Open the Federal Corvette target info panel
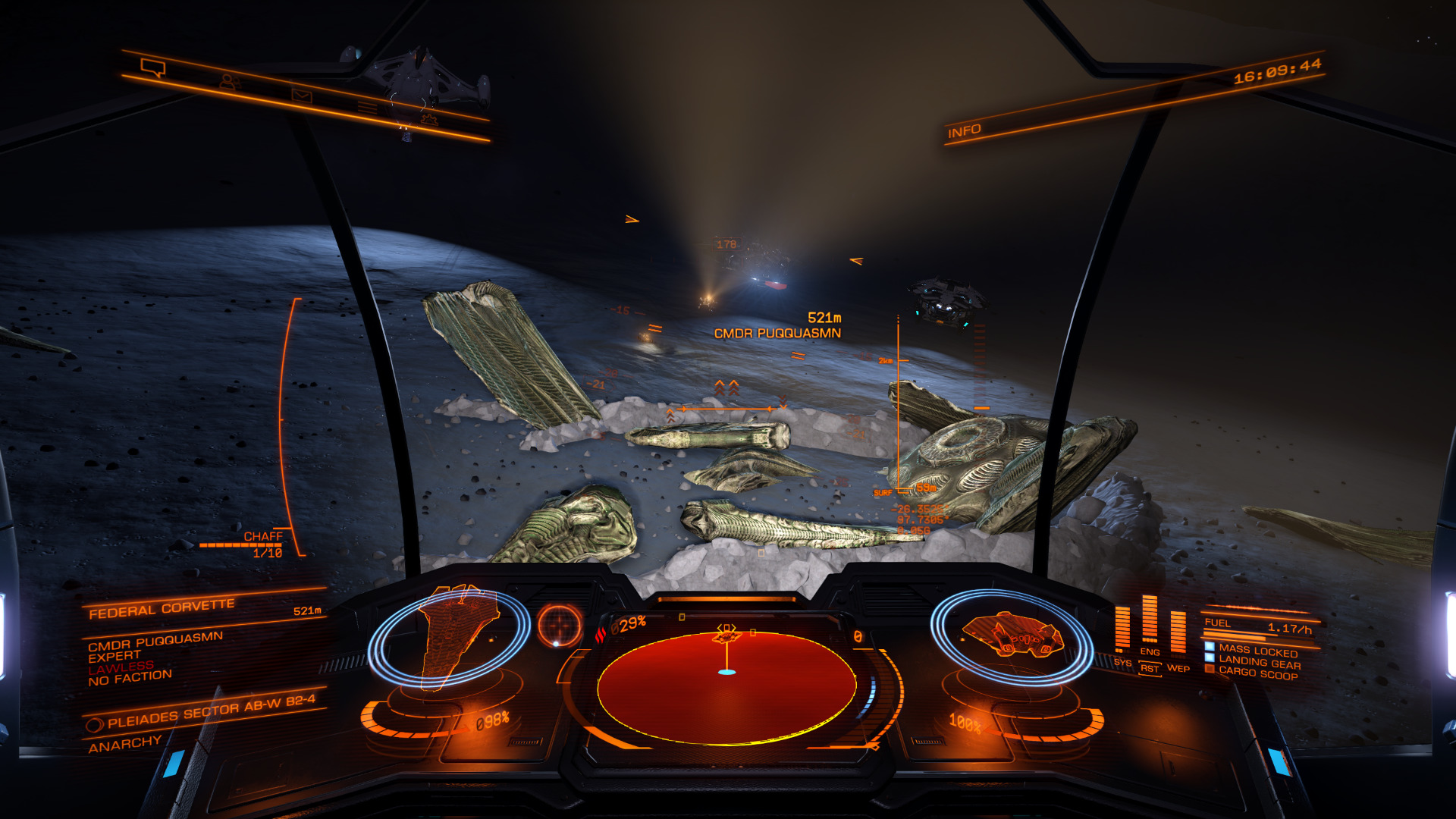1456x819 pixels. pyautogui.click(x=162, y=608)
